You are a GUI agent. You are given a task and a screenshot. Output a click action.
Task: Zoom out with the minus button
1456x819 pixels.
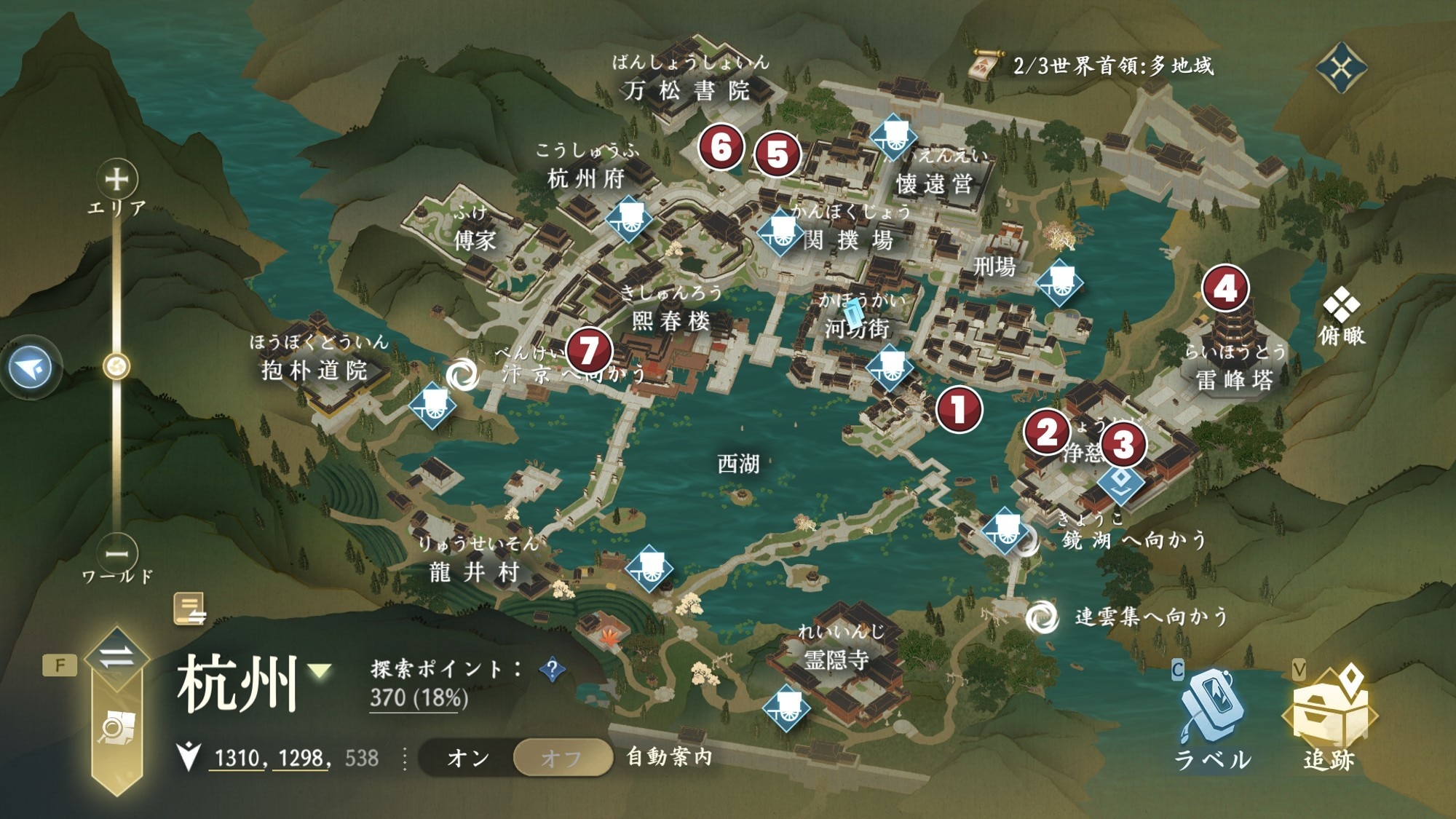(x=116, y=554)
